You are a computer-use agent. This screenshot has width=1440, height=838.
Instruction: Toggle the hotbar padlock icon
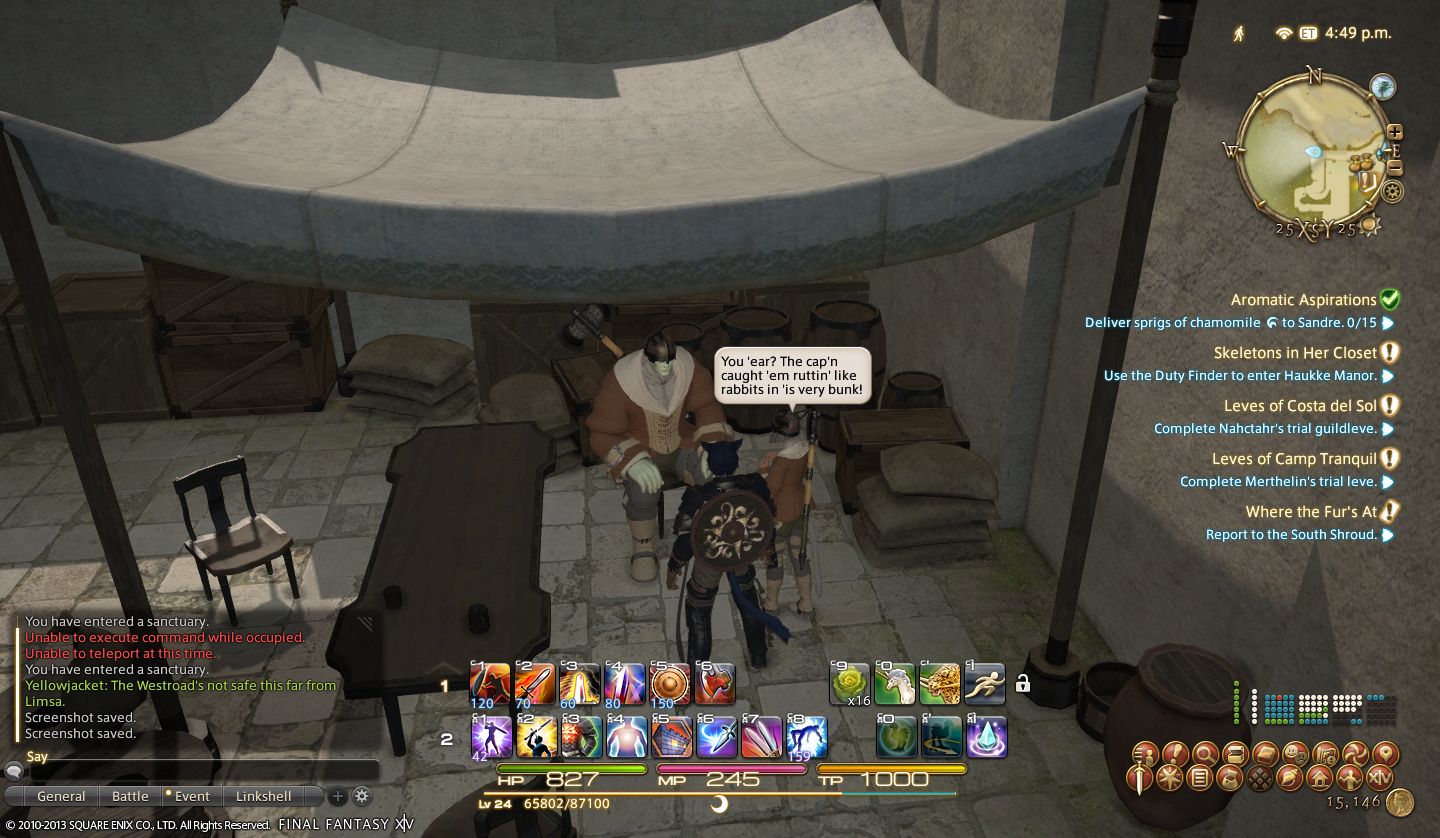(x=1023, y=685)
